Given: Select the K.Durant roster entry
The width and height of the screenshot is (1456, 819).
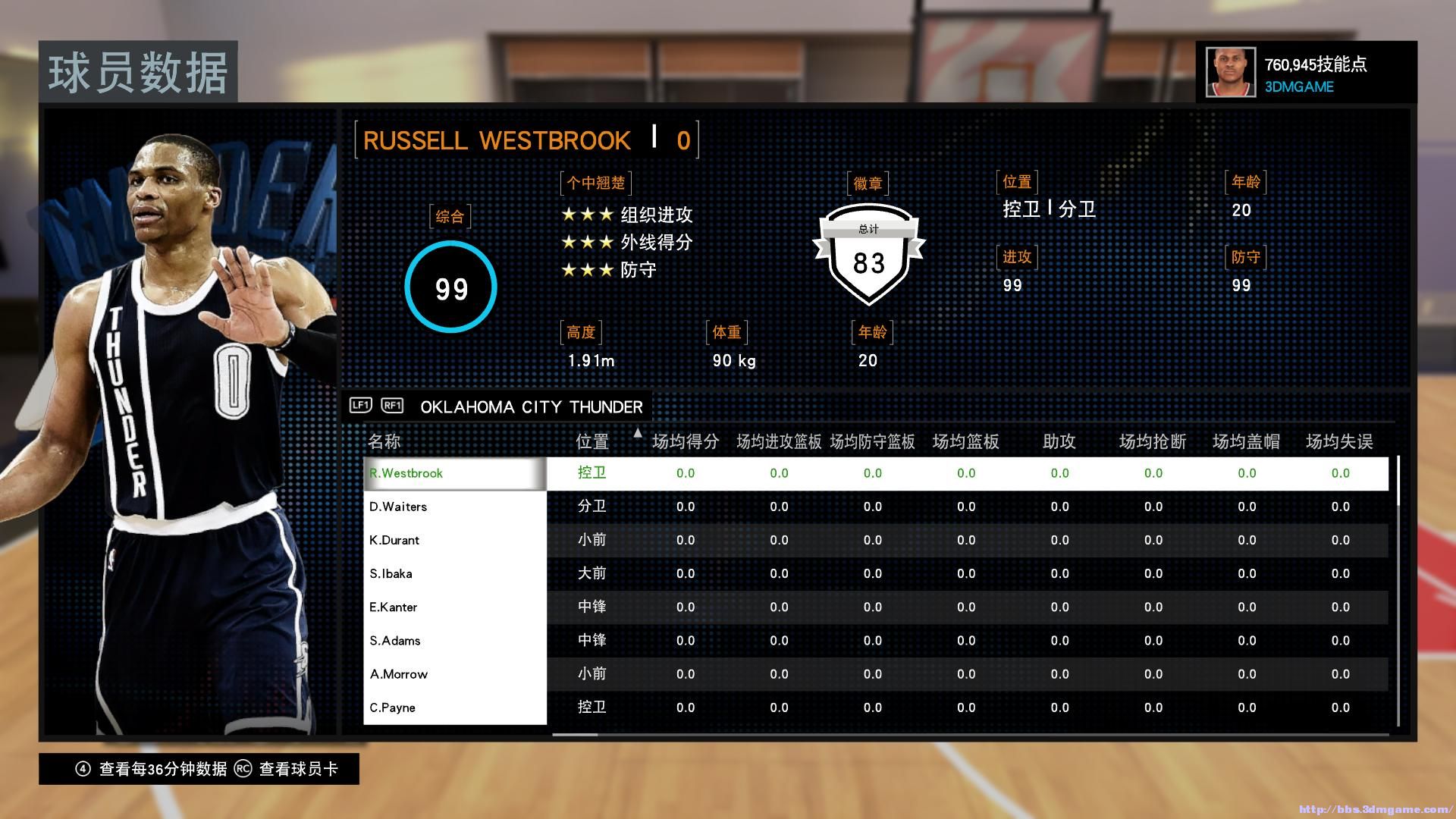Looking at the screenshot, I should [x=396, y=540].
